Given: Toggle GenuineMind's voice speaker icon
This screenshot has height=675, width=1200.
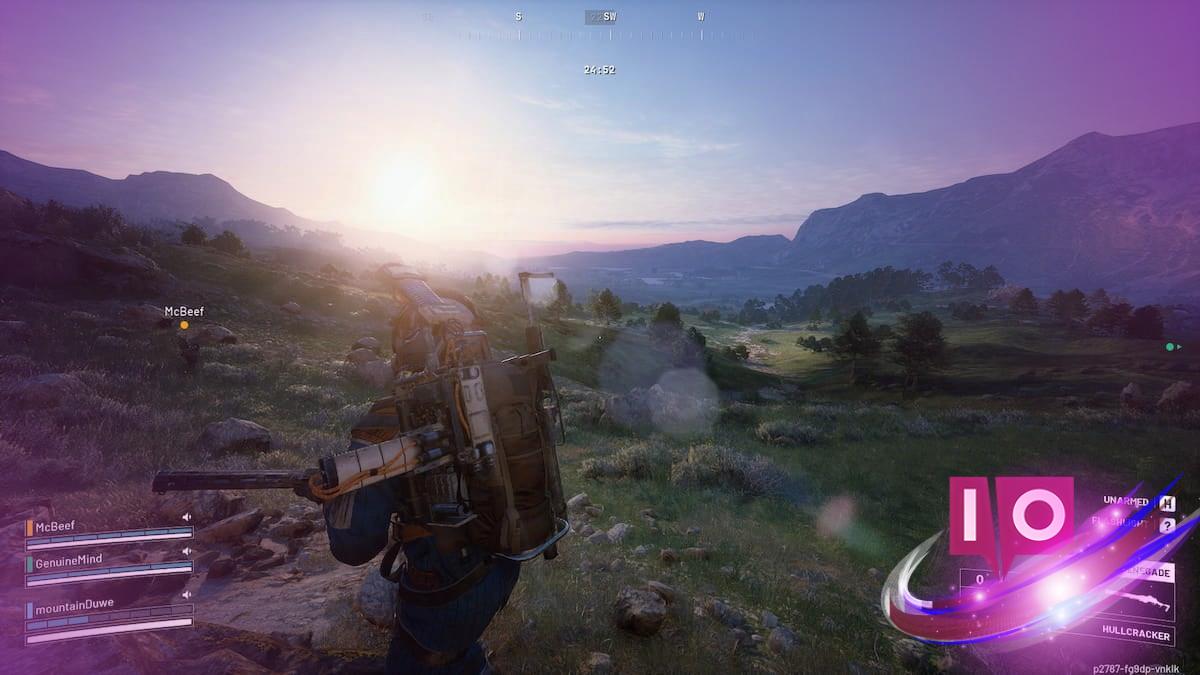Looking at the screenshot, I should [x=186, y=551].
